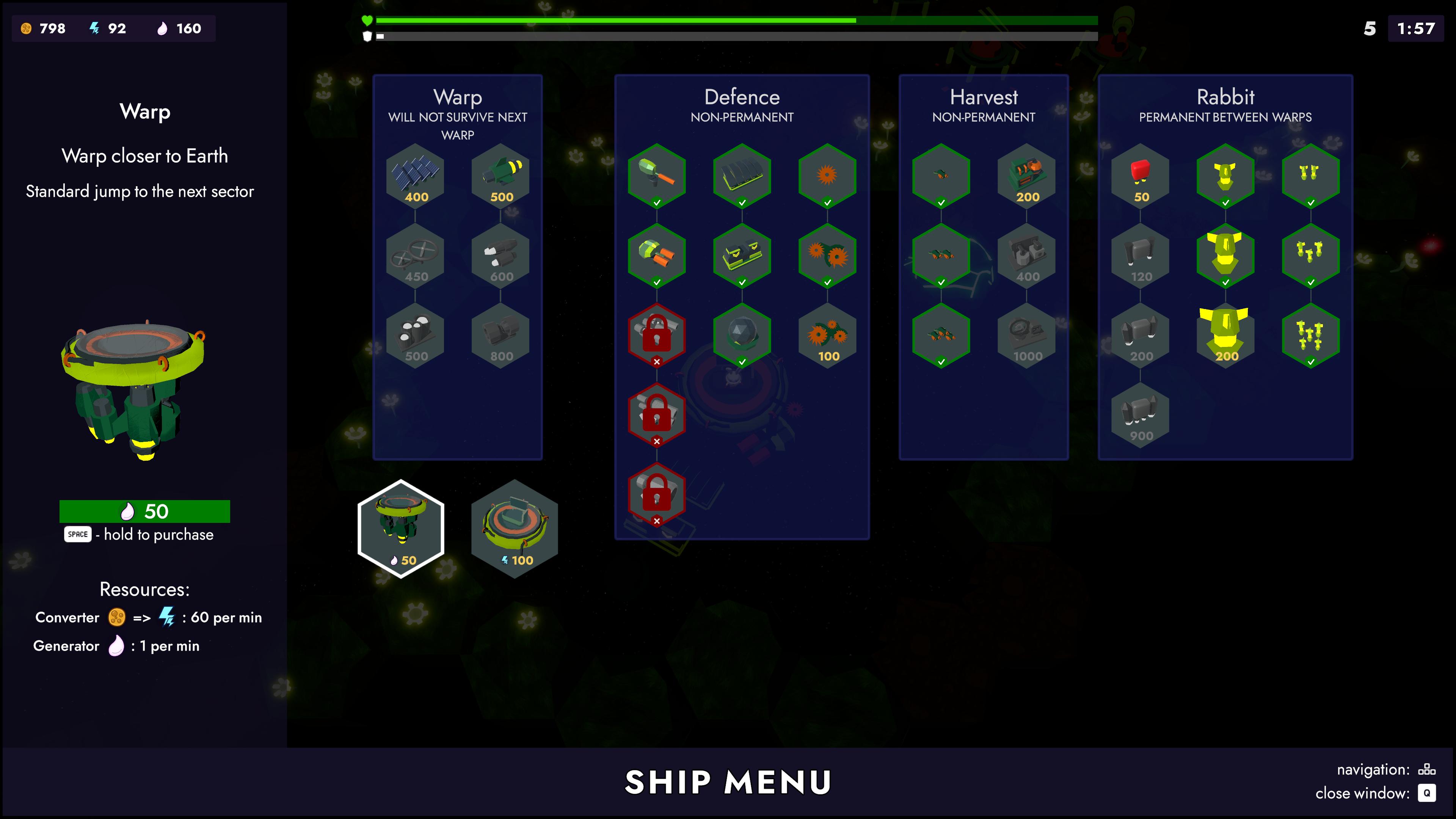This screenshot has height=819, width=1456.
Task: Click the locked Defence node with red padlock
Action: click(x=657, y=334)
